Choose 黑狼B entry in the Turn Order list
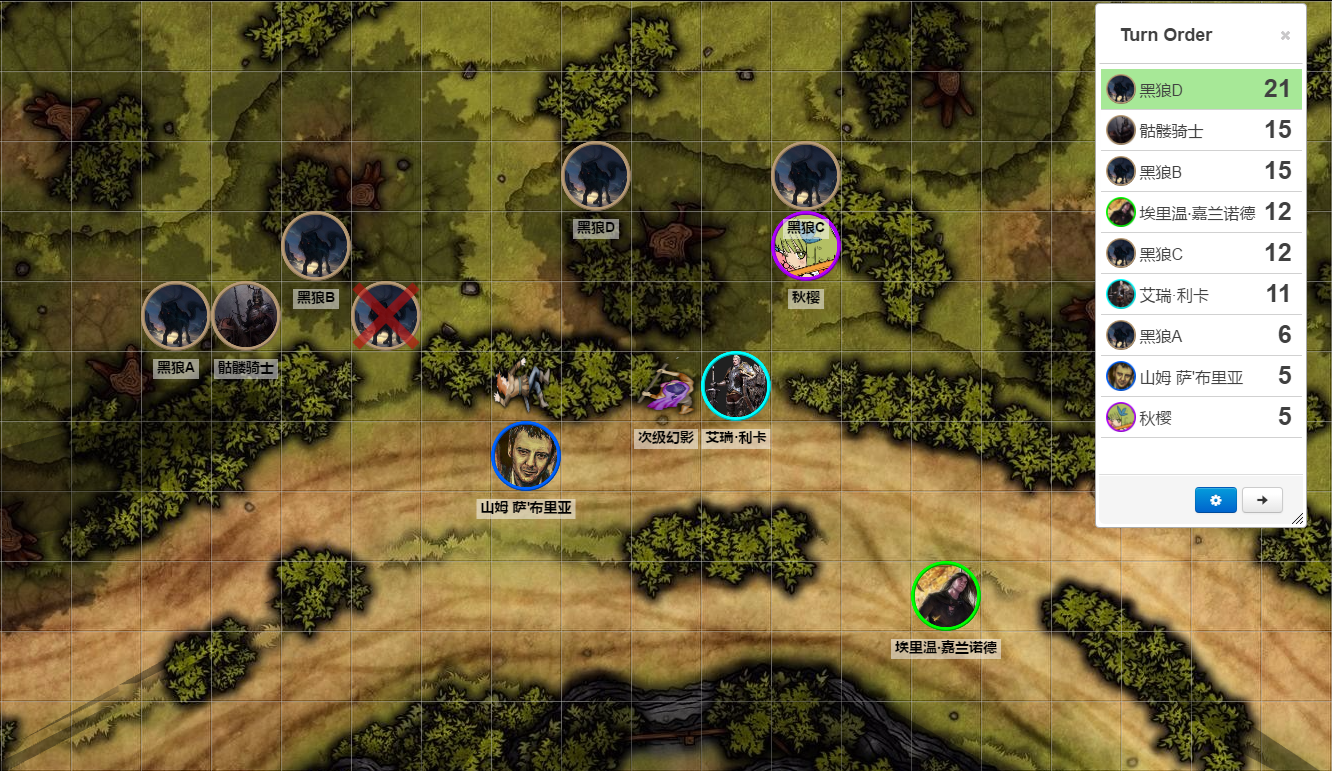The width and height of the screenshot is (1332, 771). click(x=1200, y=171)
